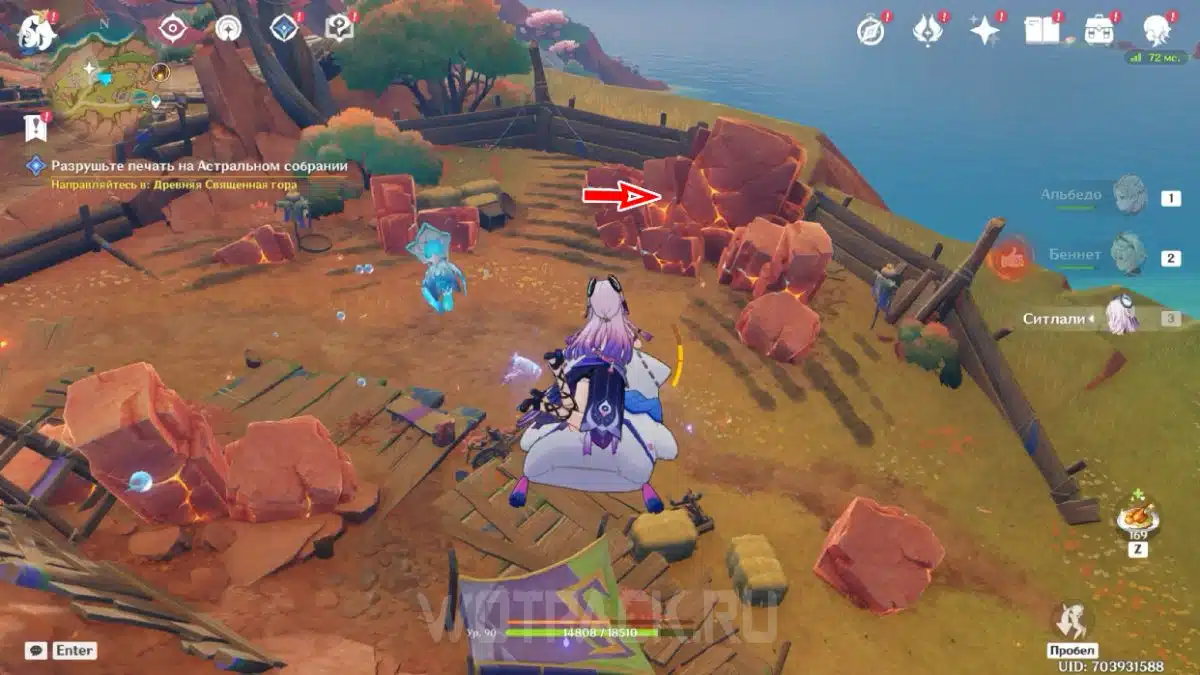The height and width of the screenshot is (675, 1200).
Task: Click the white circle star icon
Action: click(230, 29)
